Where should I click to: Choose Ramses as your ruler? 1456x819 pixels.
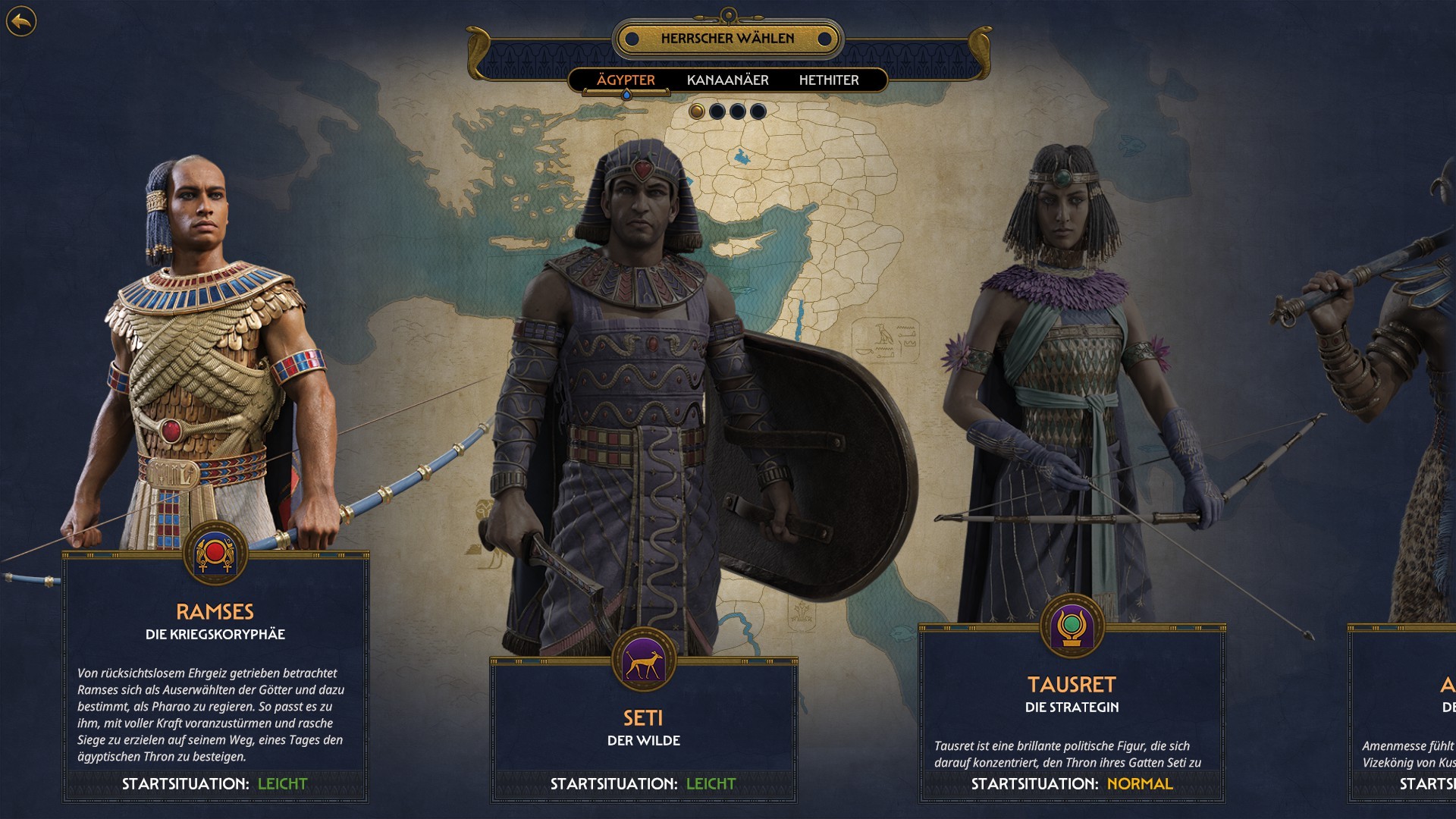tap(215, 682)
